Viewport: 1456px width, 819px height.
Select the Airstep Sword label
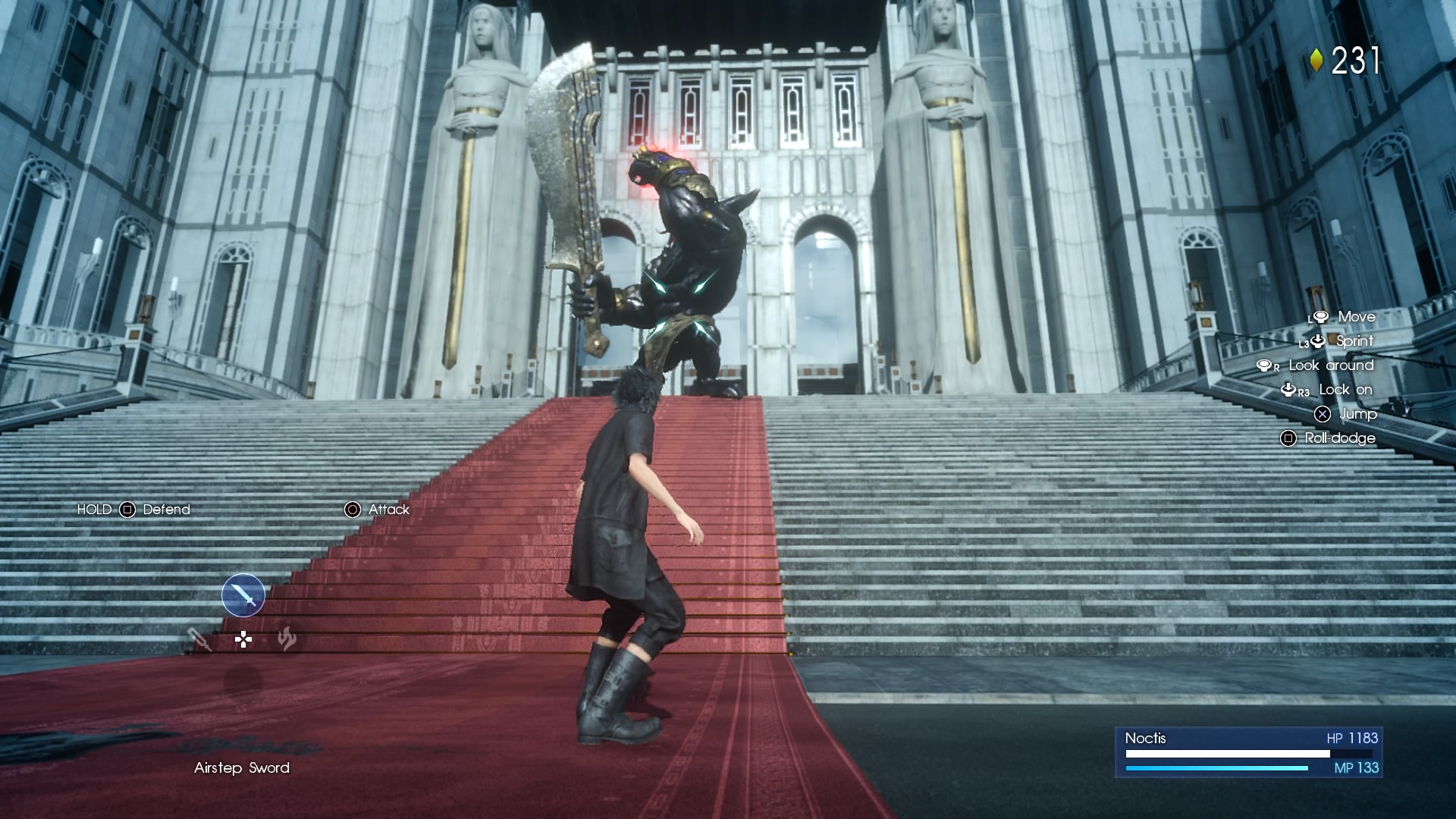pyautogui.click(x=240, y=768)
